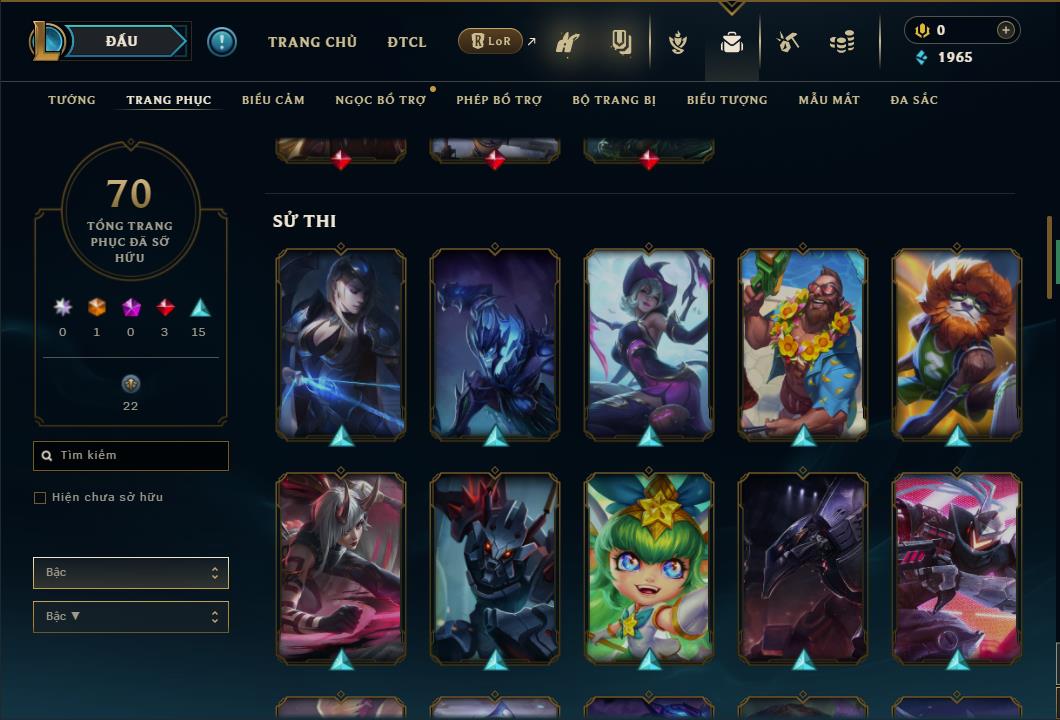Add currency with the plus button
Image resolution: width=1060 pixels, height=720 pixels.
point(1006,30)
